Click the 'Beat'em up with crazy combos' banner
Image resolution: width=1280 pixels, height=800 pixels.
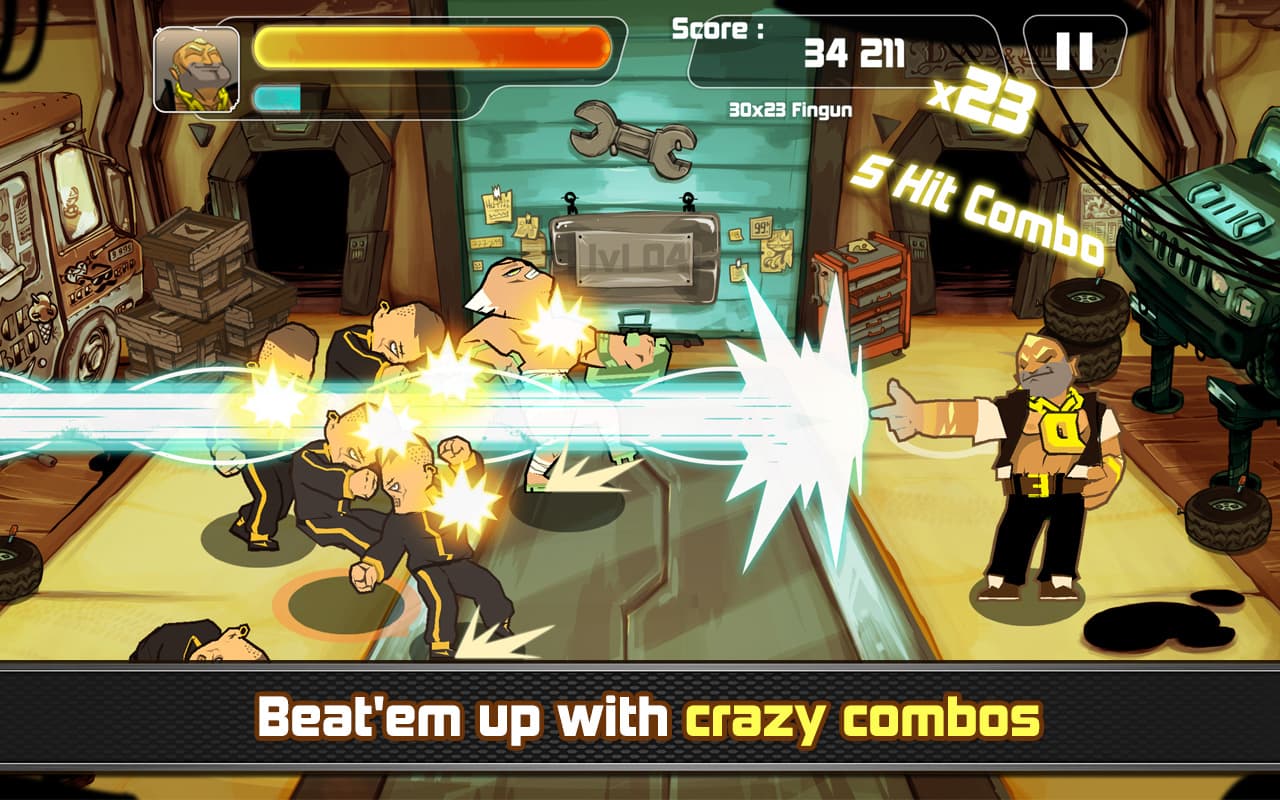640,717
